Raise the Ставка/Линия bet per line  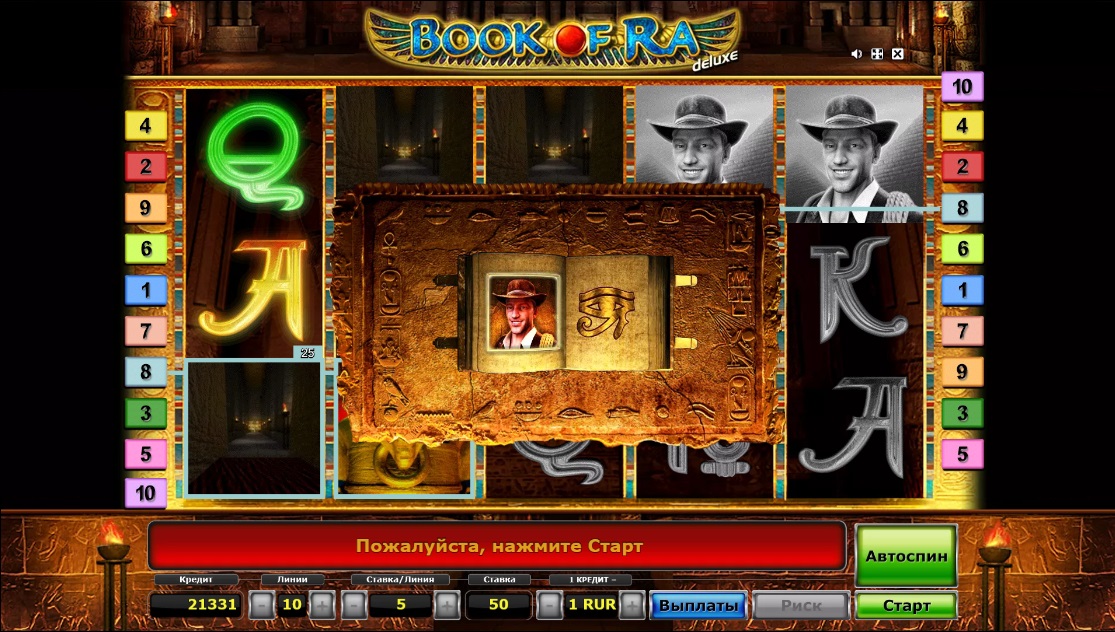point(447,605)
